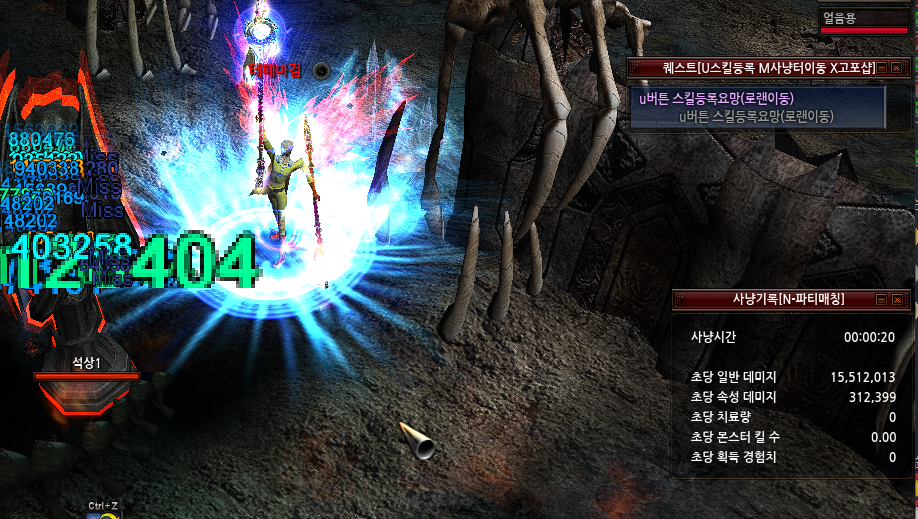This screenshot has height=519, width=918.
Task: Click the 사냥기록 panel title bar
Action: point(770,299)
